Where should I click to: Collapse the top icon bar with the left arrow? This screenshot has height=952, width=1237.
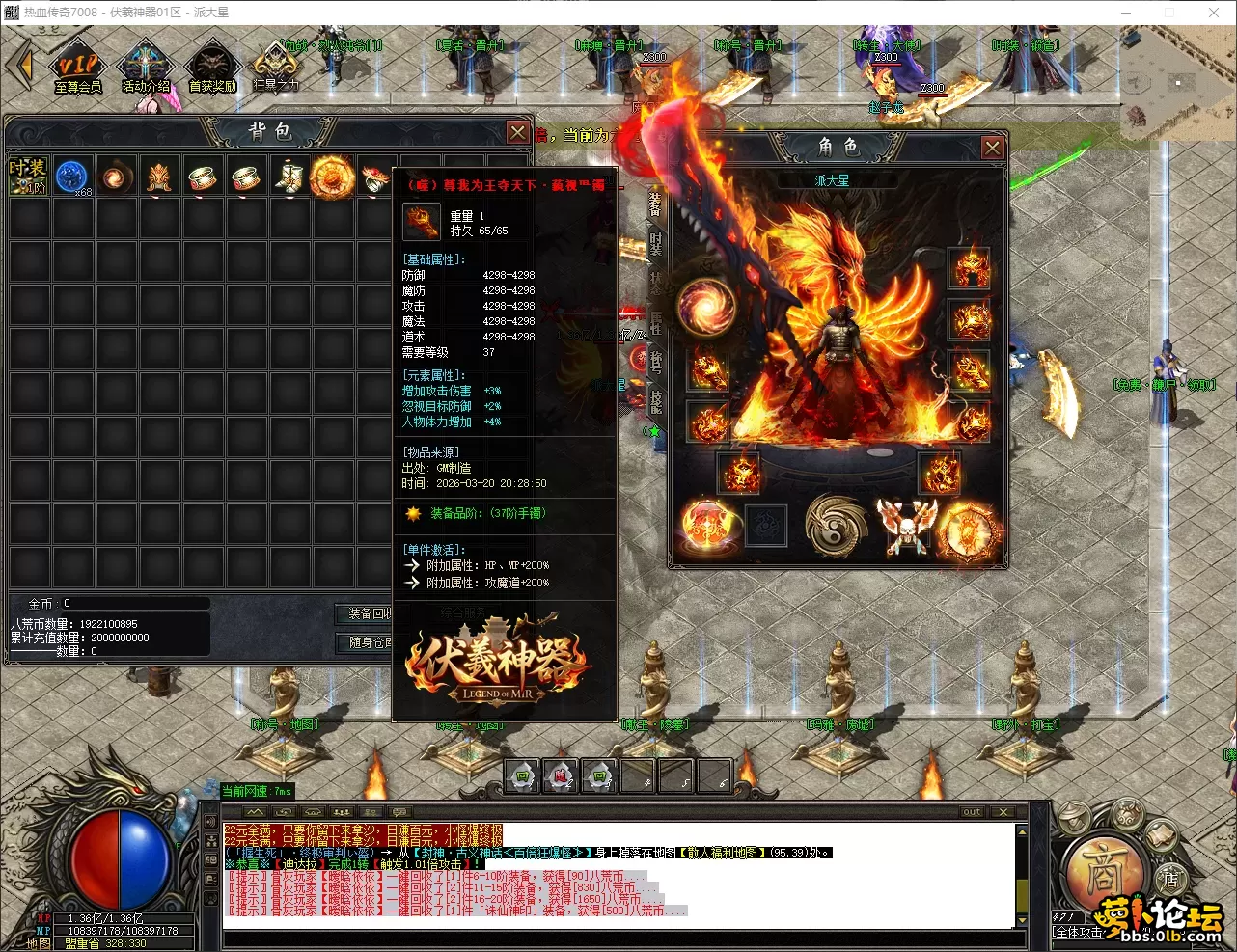tap(21, 66)
